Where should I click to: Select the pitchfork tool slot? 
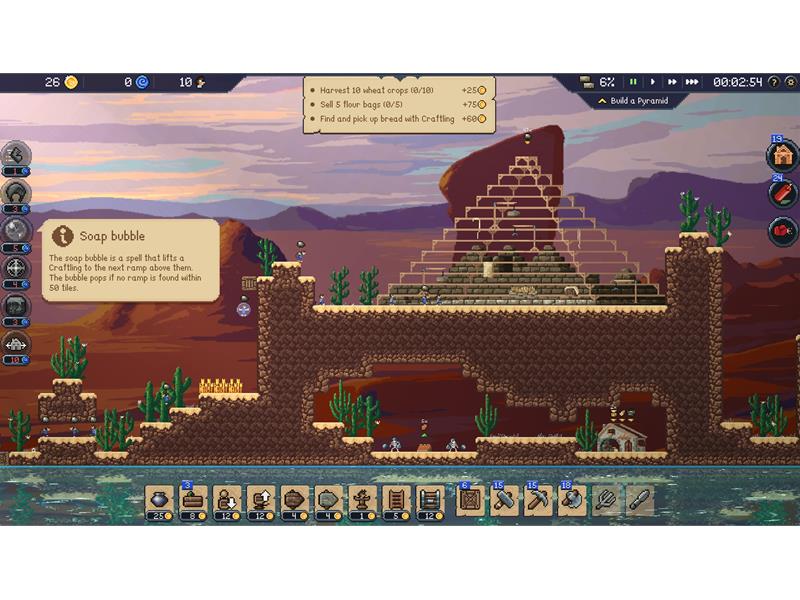(x=606, y=498)
